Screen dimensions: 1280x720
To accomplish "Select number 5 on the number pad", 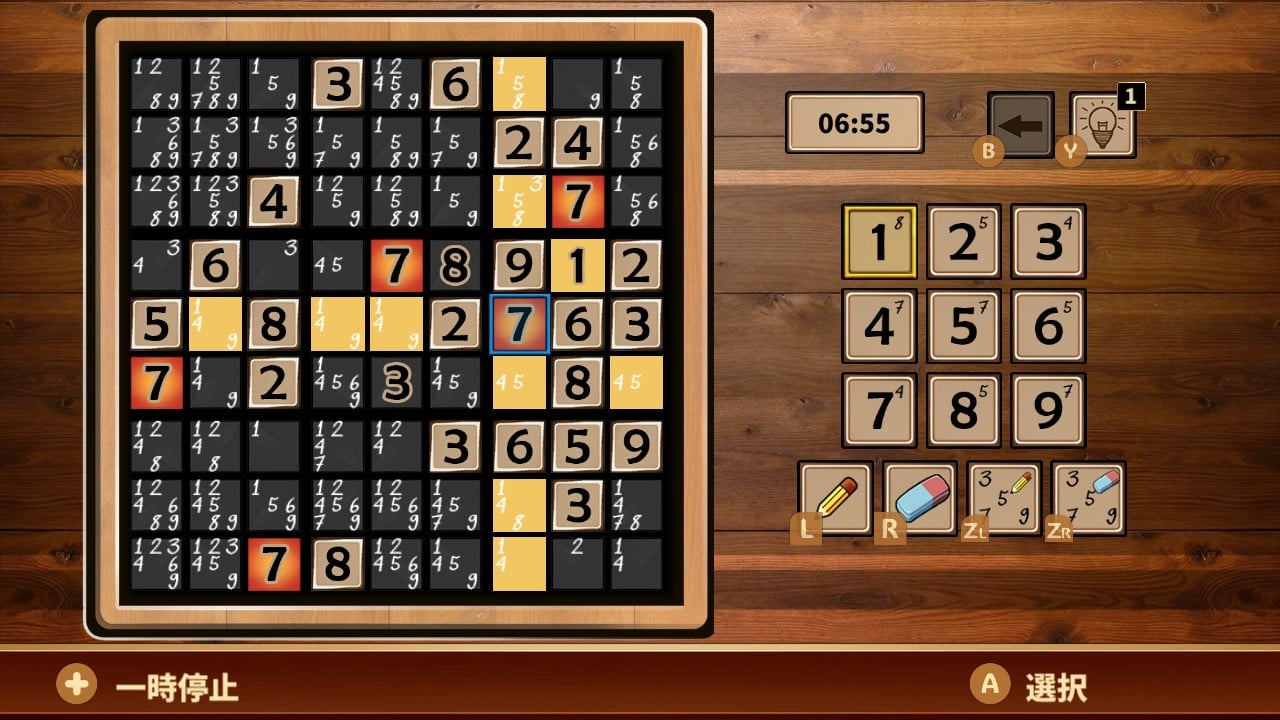I will (962, 326).
